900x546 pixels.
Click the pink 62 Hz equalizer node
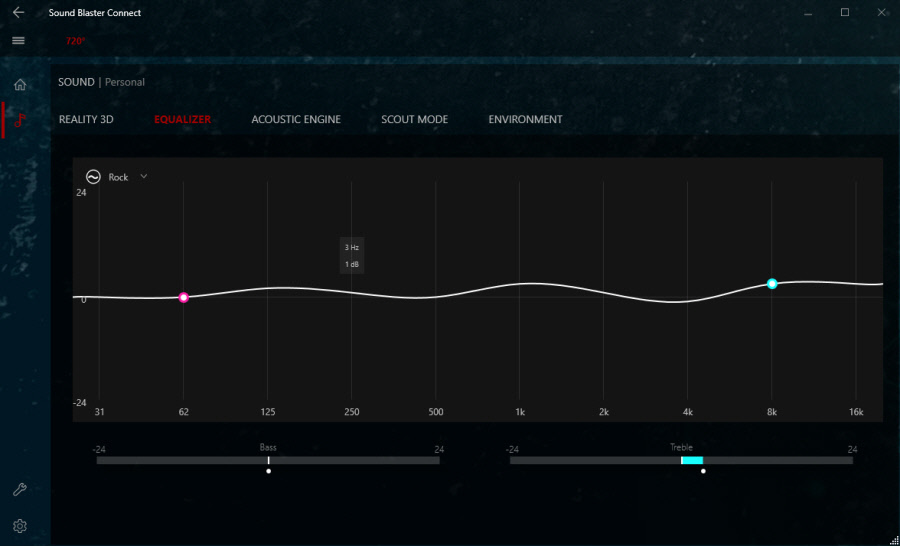(x=184, y=298)
